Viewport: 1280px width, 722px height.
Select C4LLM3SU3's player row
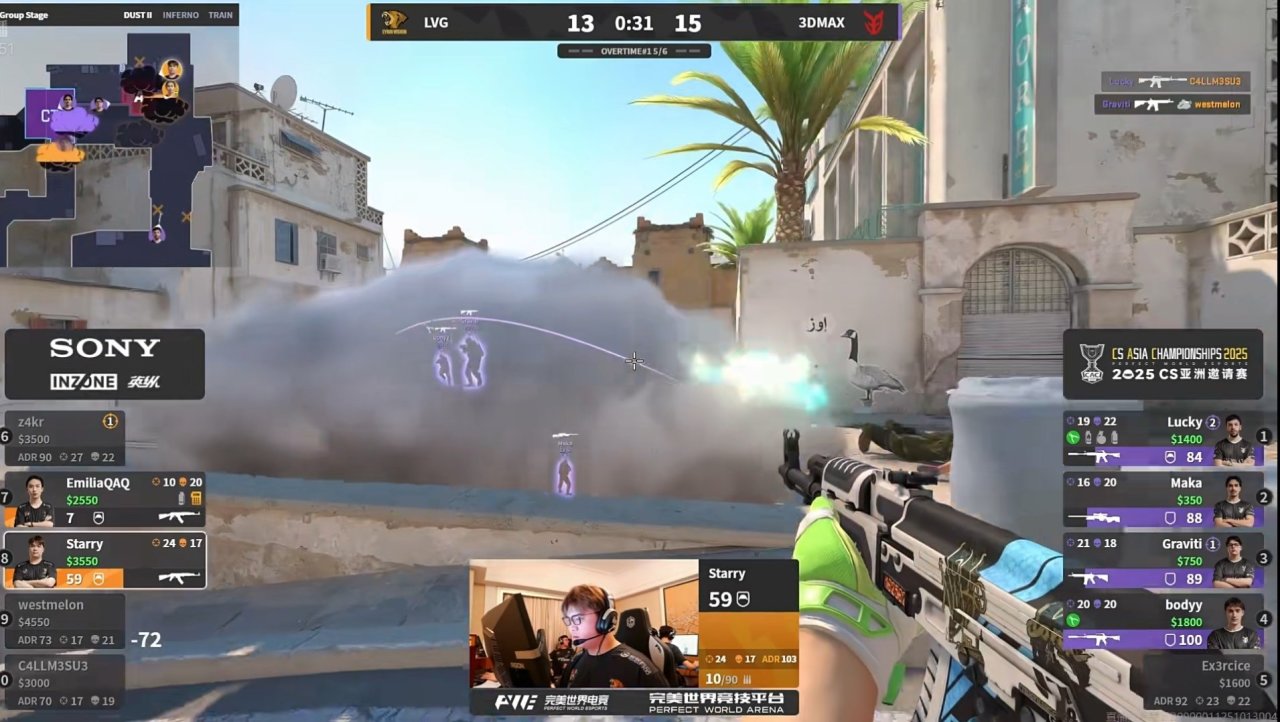click(x=66, y=682)
